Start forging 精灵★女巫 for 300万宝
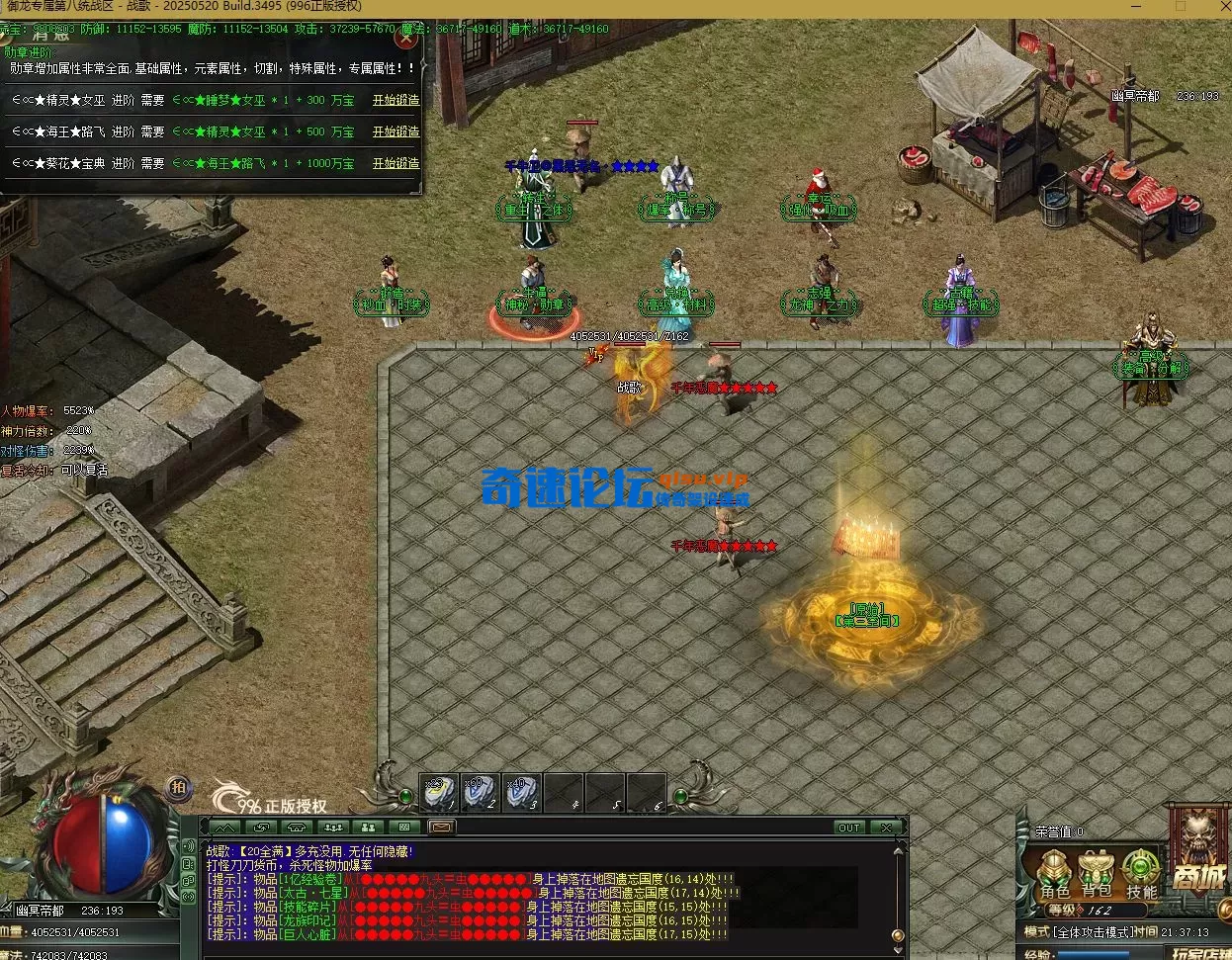This screenshot has height=960, width=1232. (396, 100)
